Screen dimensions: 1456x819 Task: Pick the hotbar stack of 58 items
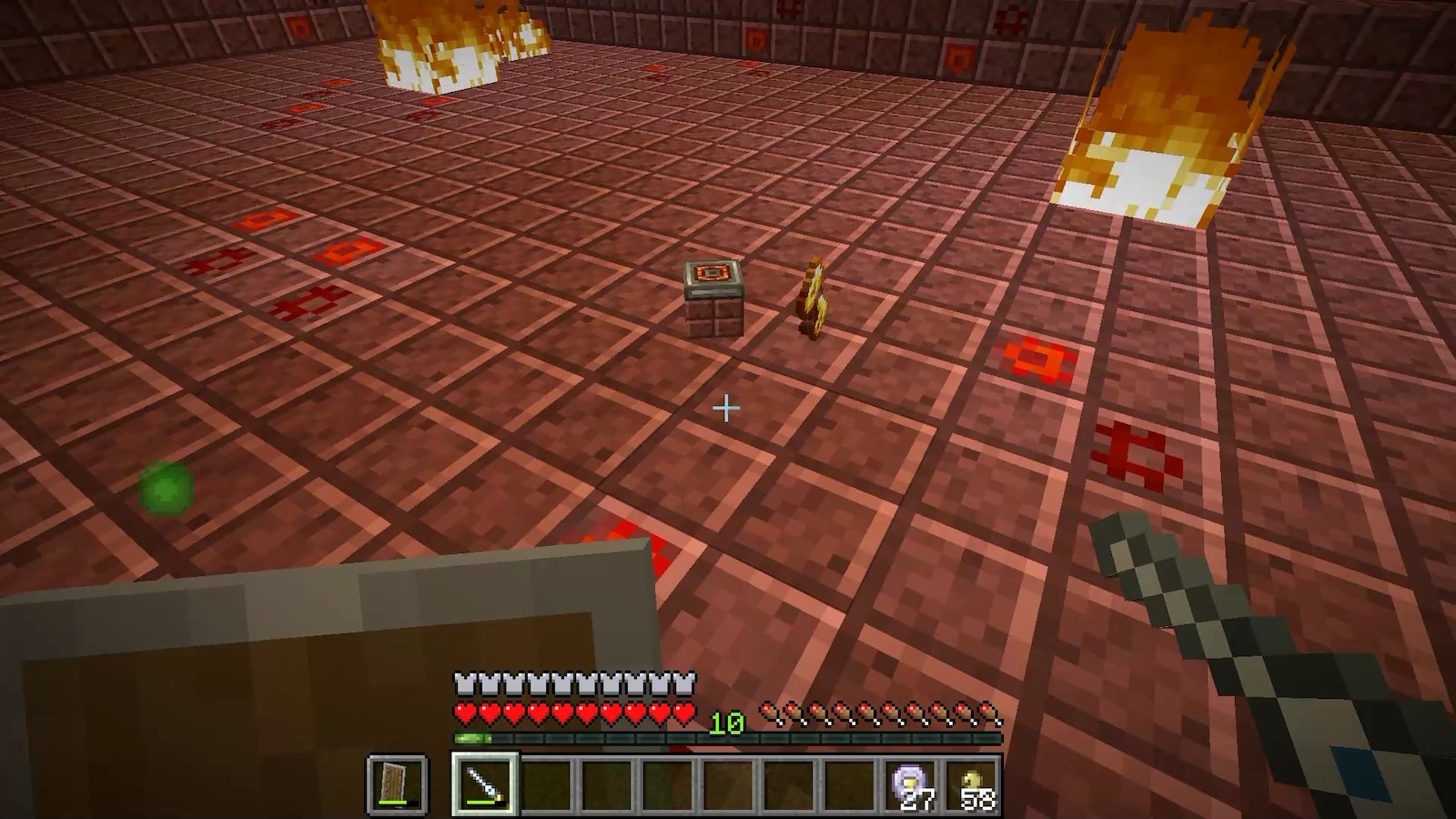[x=972, y=783]
